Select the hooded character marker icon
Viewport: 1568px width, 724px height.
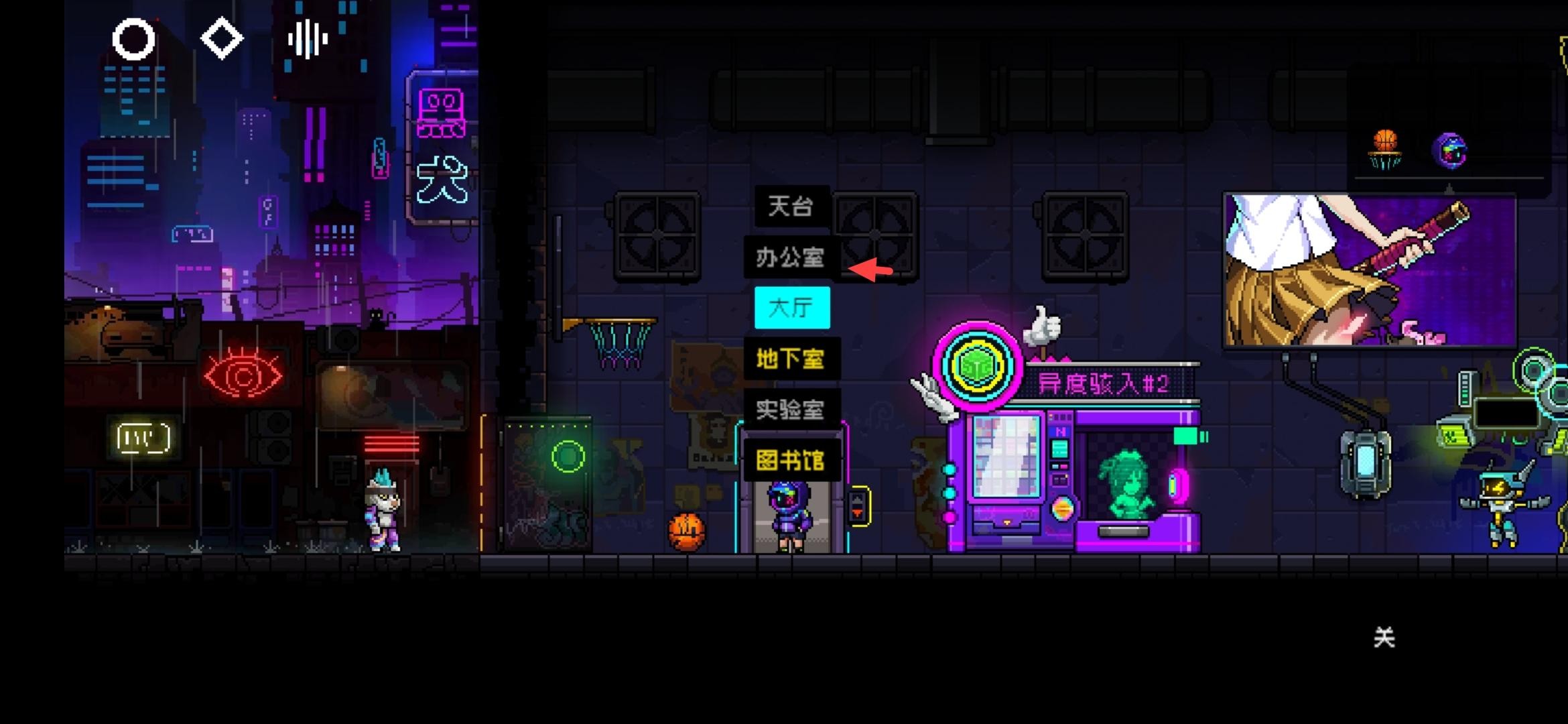(x=1449, y=151)
